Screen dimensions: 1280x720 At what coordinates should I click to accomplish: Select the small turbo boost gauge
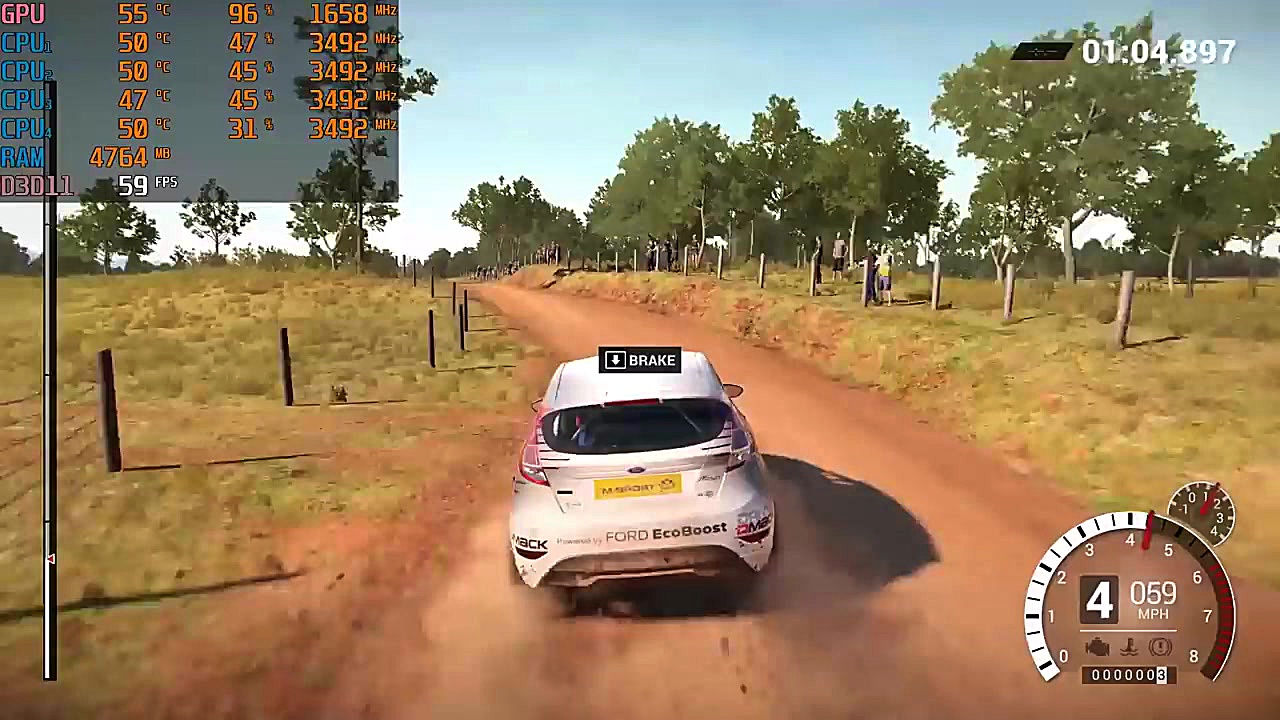coord(1202,513)
